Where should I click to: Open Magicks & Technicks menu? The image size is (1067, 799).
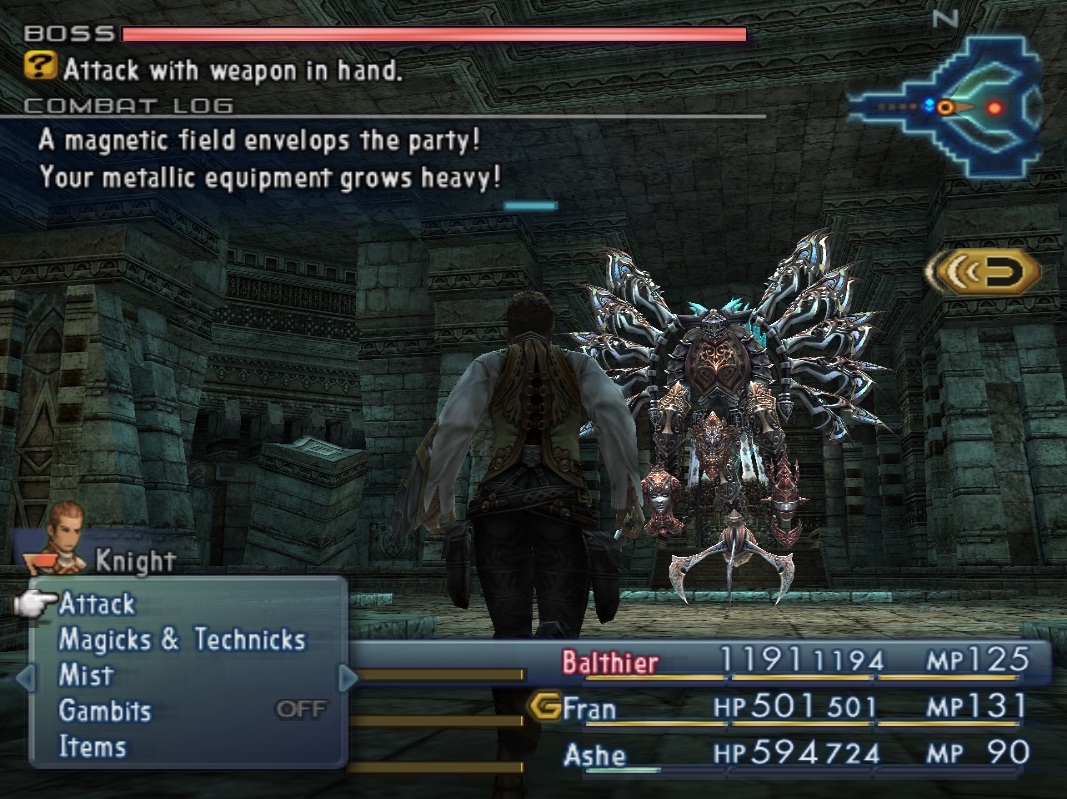pos(181,640)
